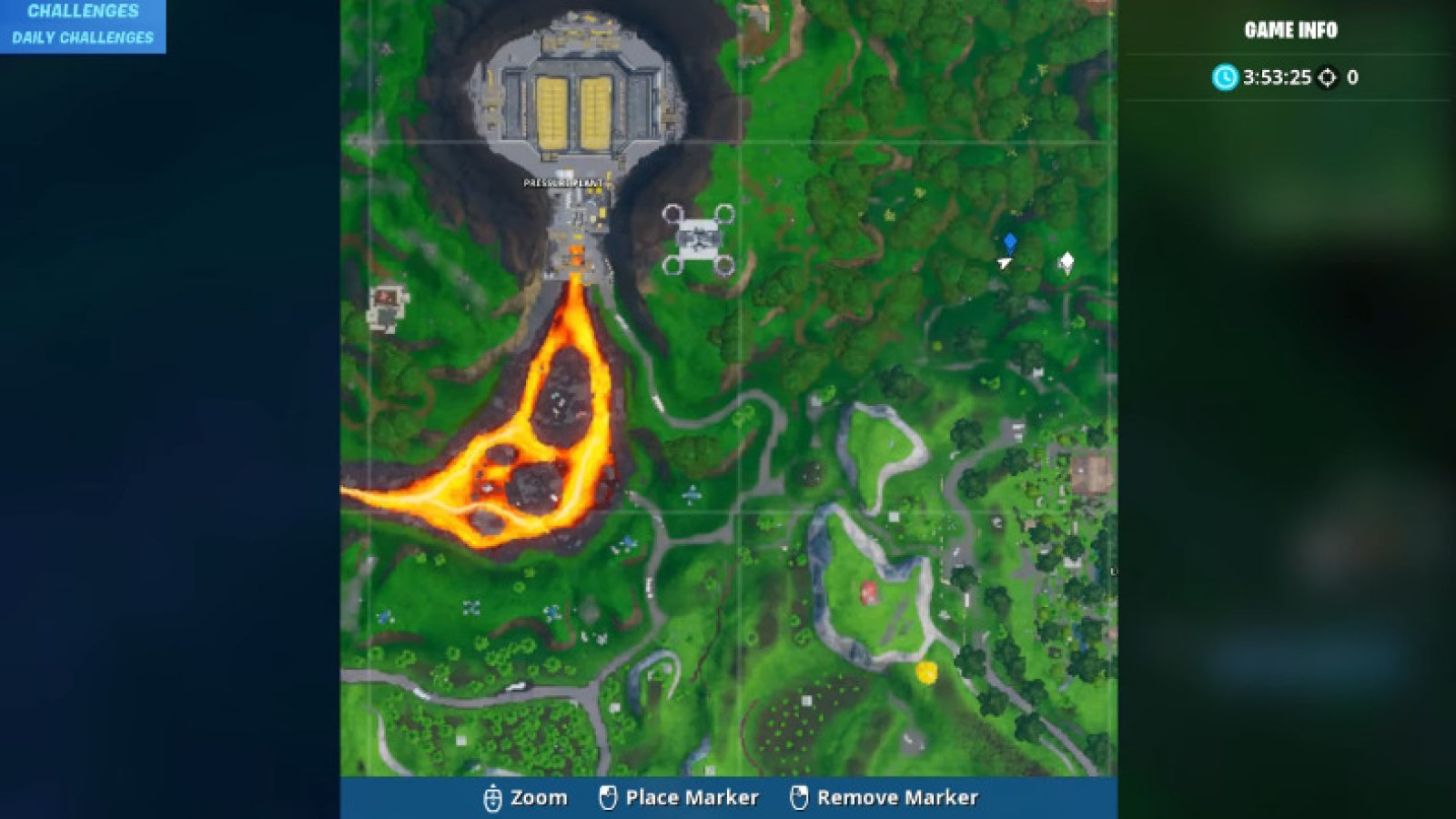Viewport: 1456px width, 819px height.
Task: Click the middle mouse Zoom icon
Action: tap(492, 797)
